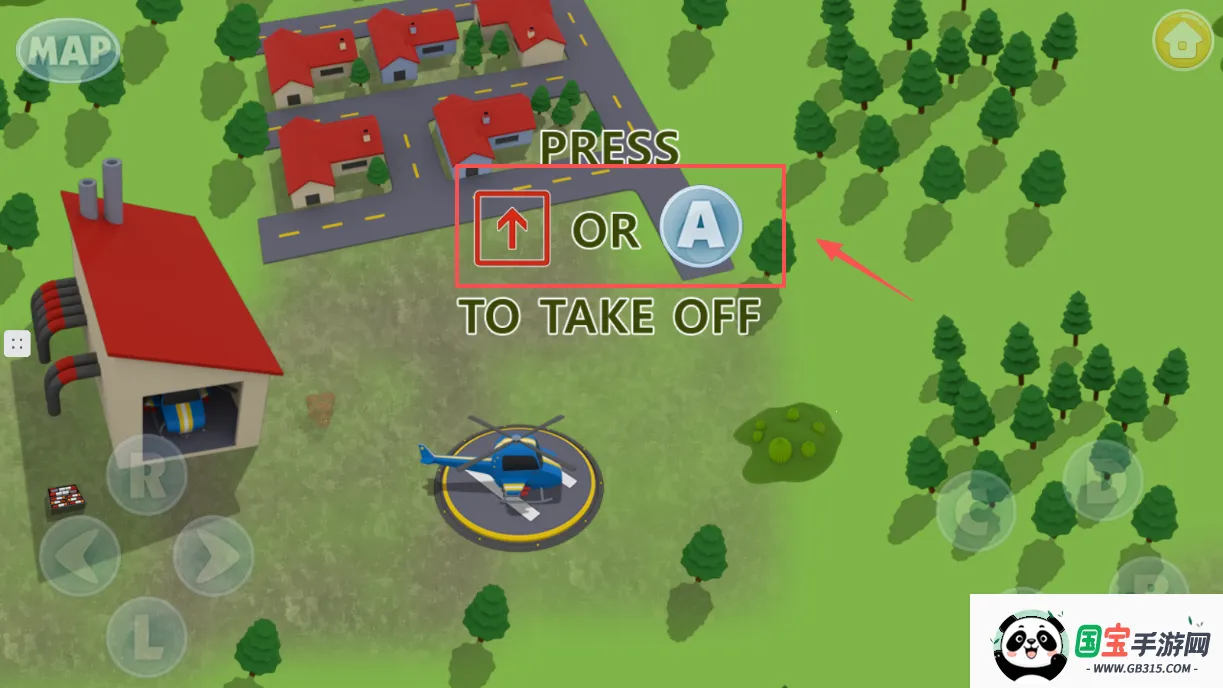The image size is (1223, 688).
Task: Click the white four-dot overlay handle
Action: pos(16,344)
